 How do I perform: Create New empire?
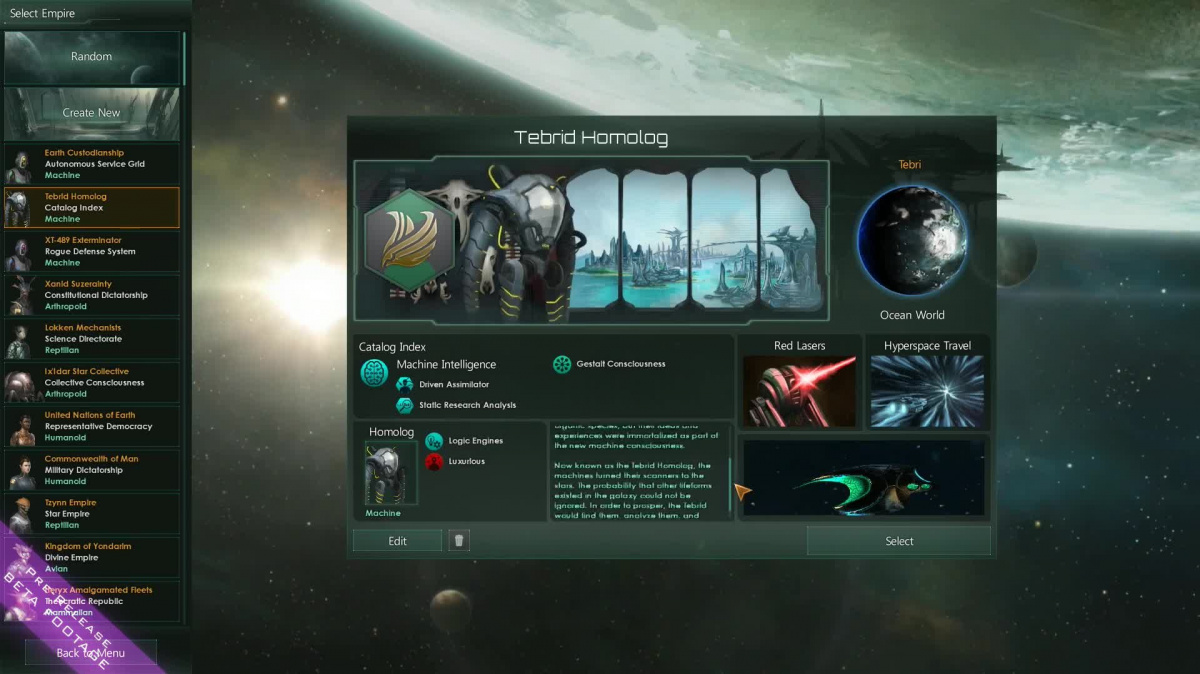click(x=91, y=113)
